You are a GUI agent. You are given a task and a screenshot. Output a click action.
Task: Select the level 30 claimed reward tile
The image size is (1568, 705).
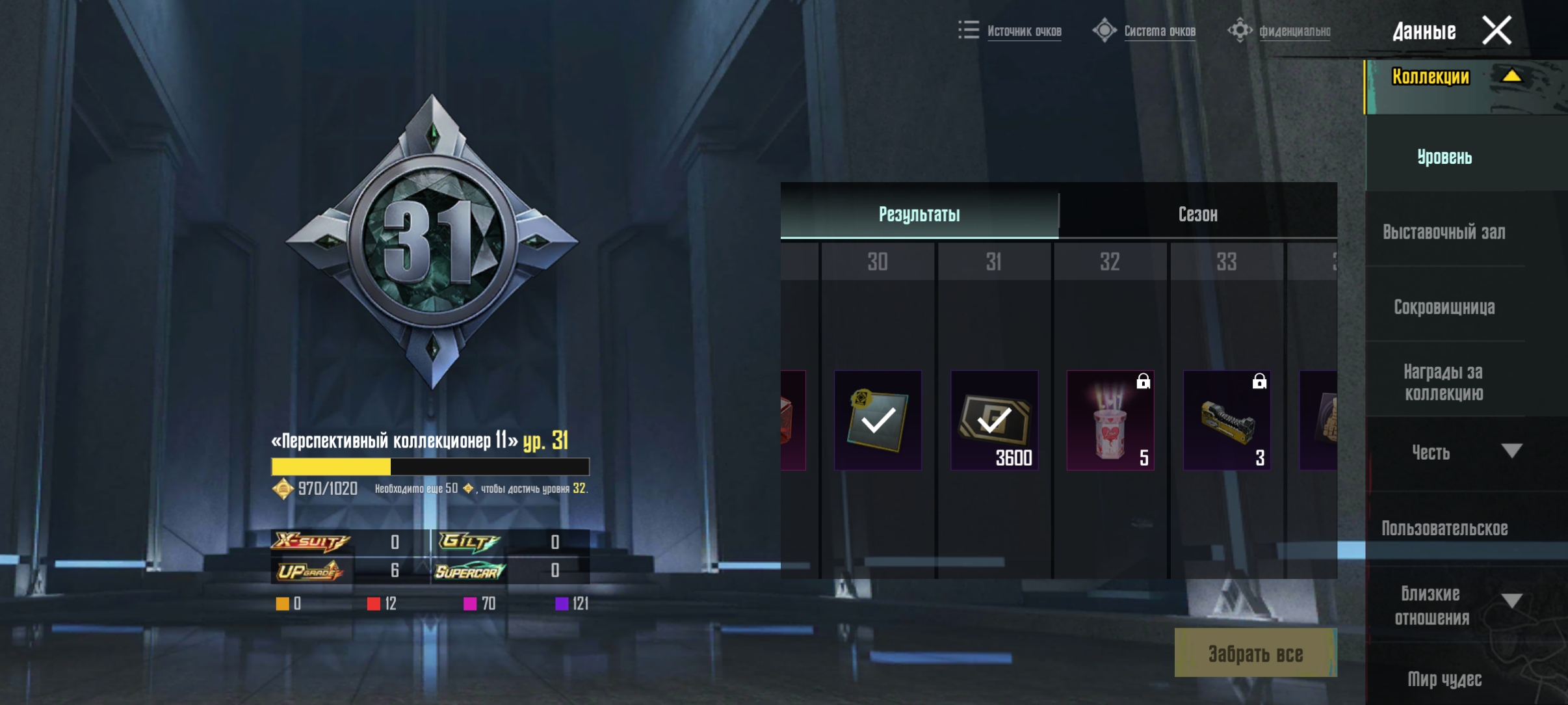pos(878,420)
